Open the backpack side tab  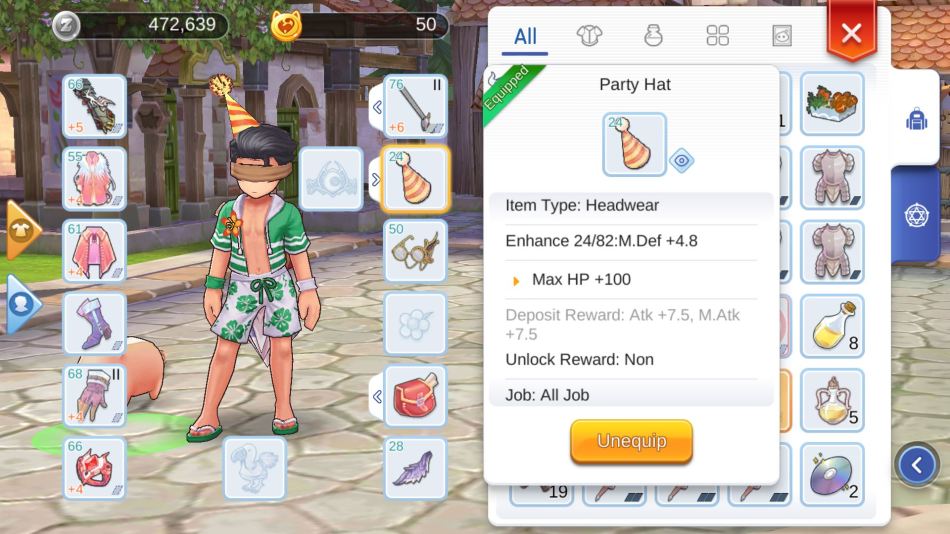pos(916,120)
